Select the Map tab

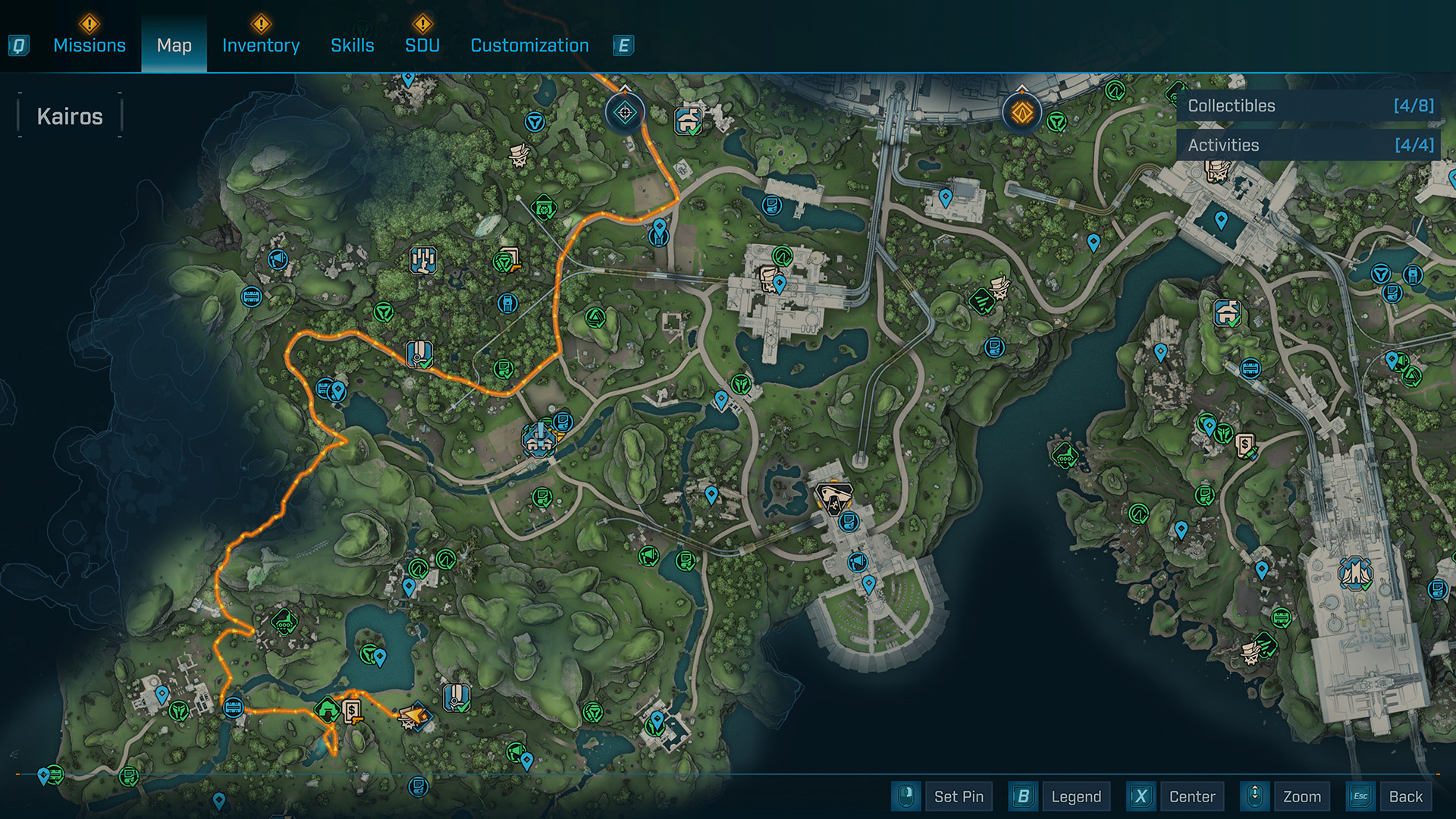pos(174,45)
